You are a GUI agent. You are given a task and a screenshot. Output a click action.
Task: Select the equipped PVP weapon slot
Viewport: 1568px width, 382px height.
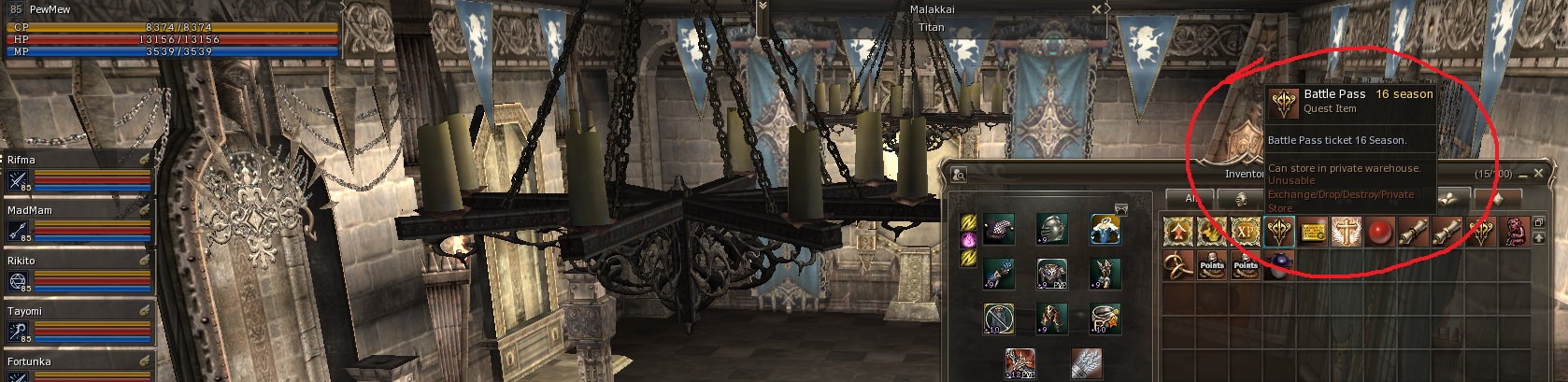pos(1019,364)
